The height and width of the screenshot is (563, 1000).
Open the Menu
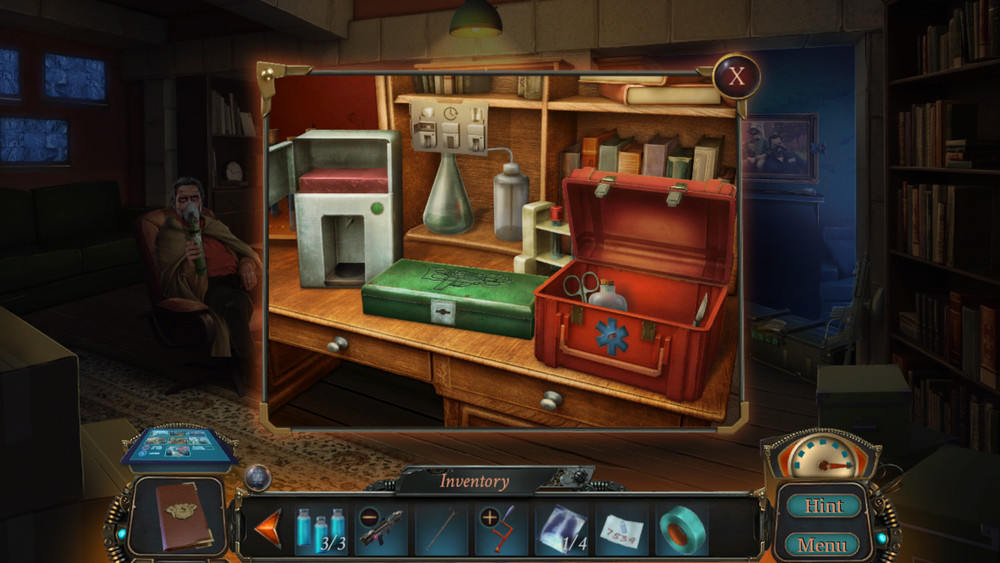coord(823,545)
